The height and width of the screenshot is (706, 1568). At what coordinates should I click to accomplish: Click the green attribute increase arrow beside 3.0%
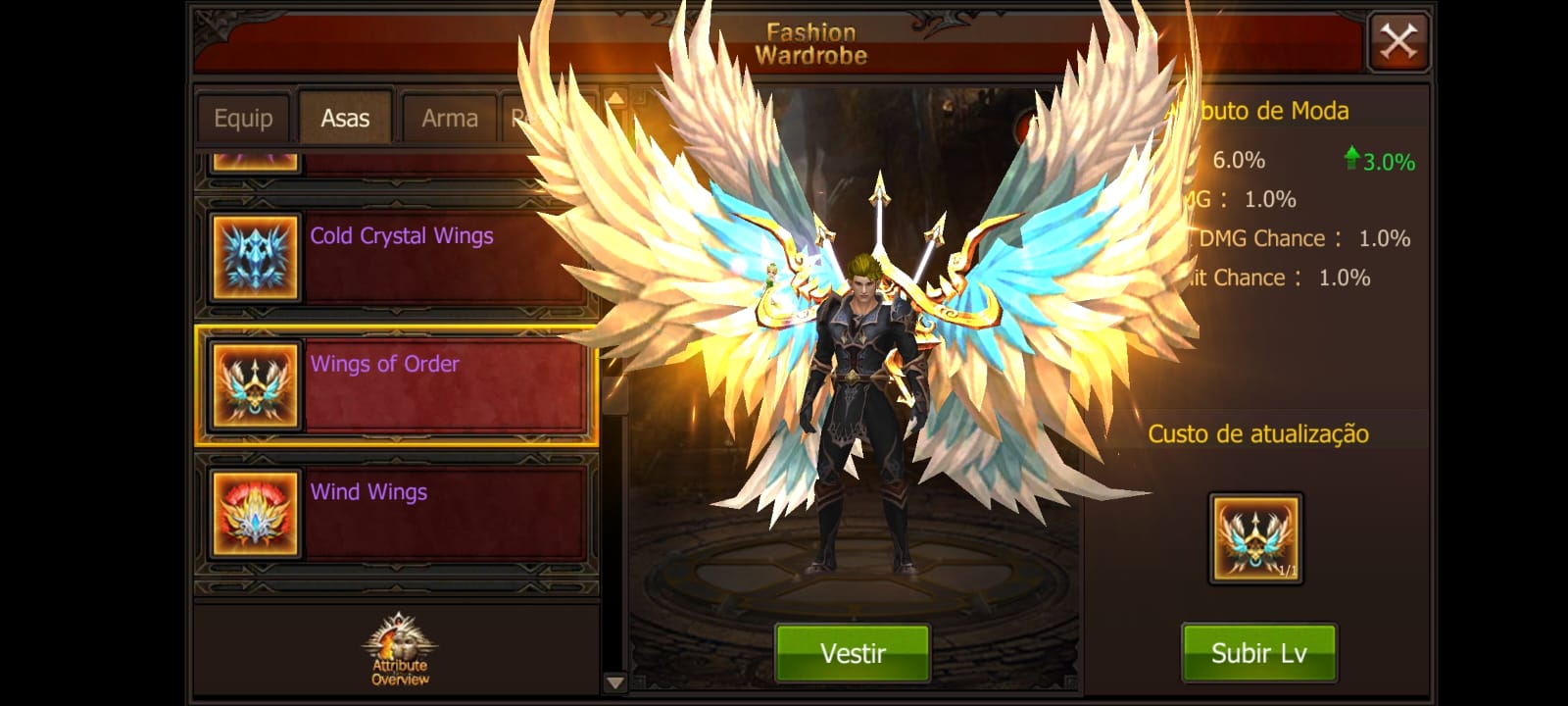point(1353,159)
